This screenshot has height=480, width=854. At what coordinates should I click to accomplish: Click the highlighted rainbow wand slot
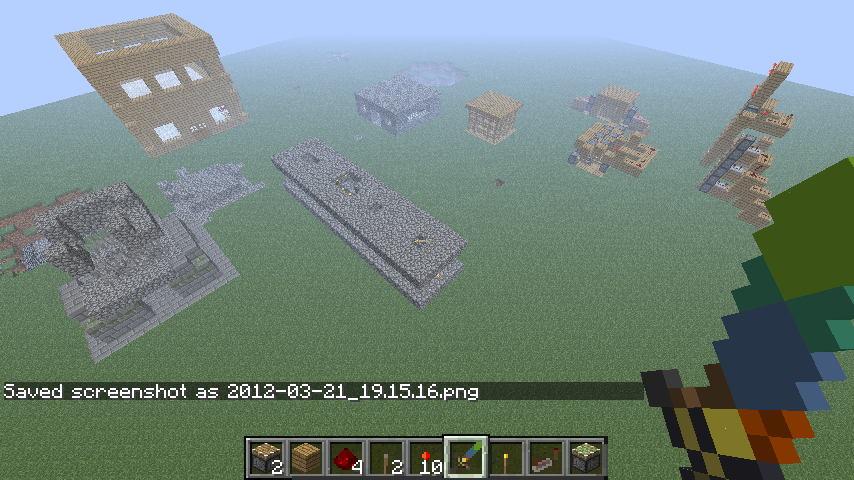[x=466, y=459]
